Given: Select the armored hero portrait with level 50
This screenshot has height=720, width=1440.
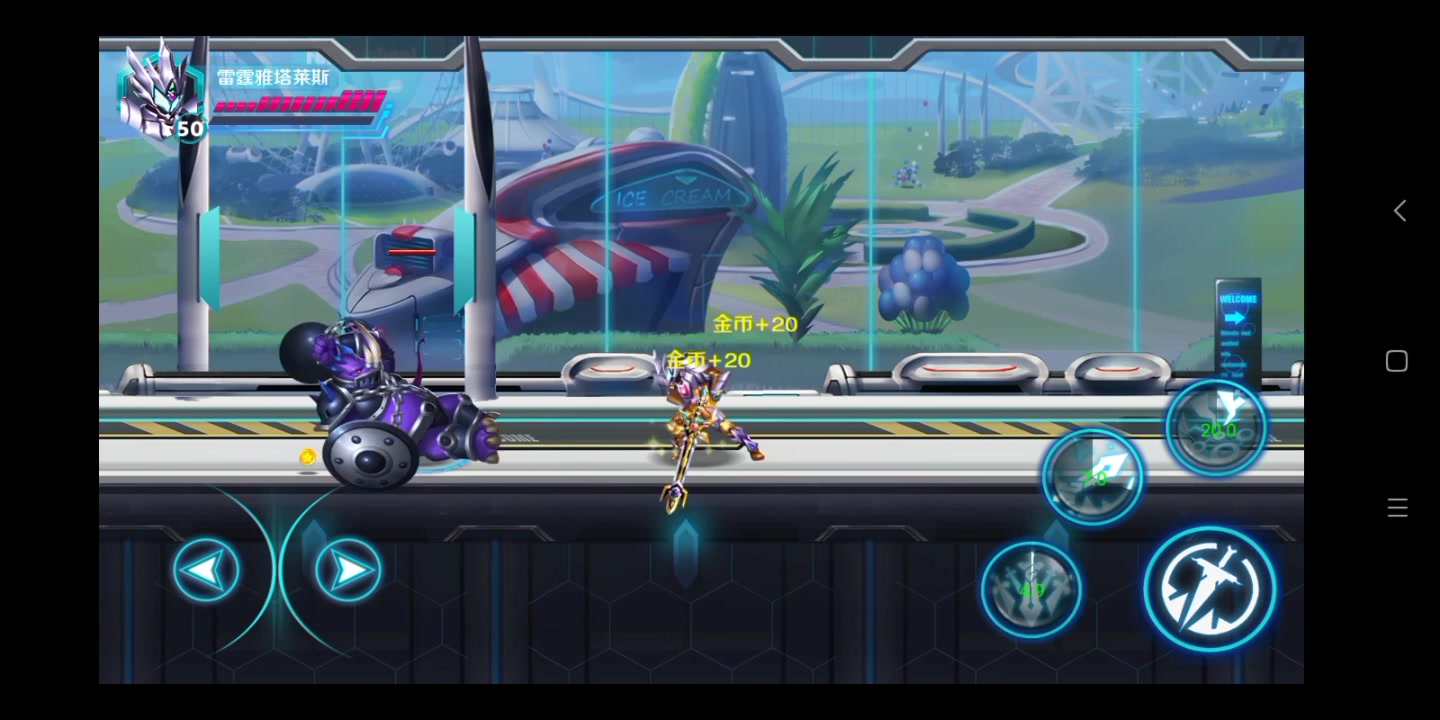Looking at the screenshot, I should 160,92.
